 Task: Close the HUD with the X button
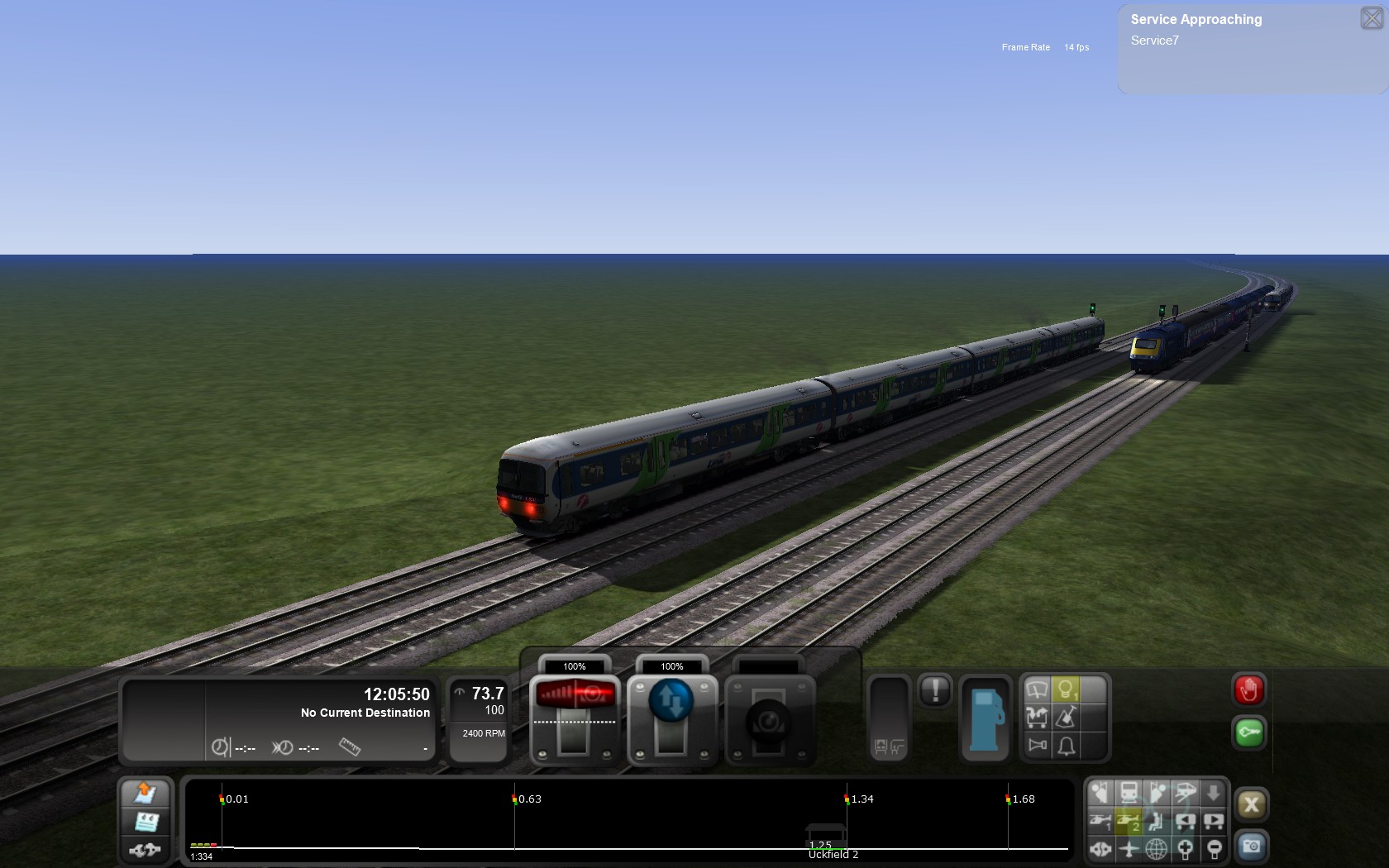[1251, 804]
